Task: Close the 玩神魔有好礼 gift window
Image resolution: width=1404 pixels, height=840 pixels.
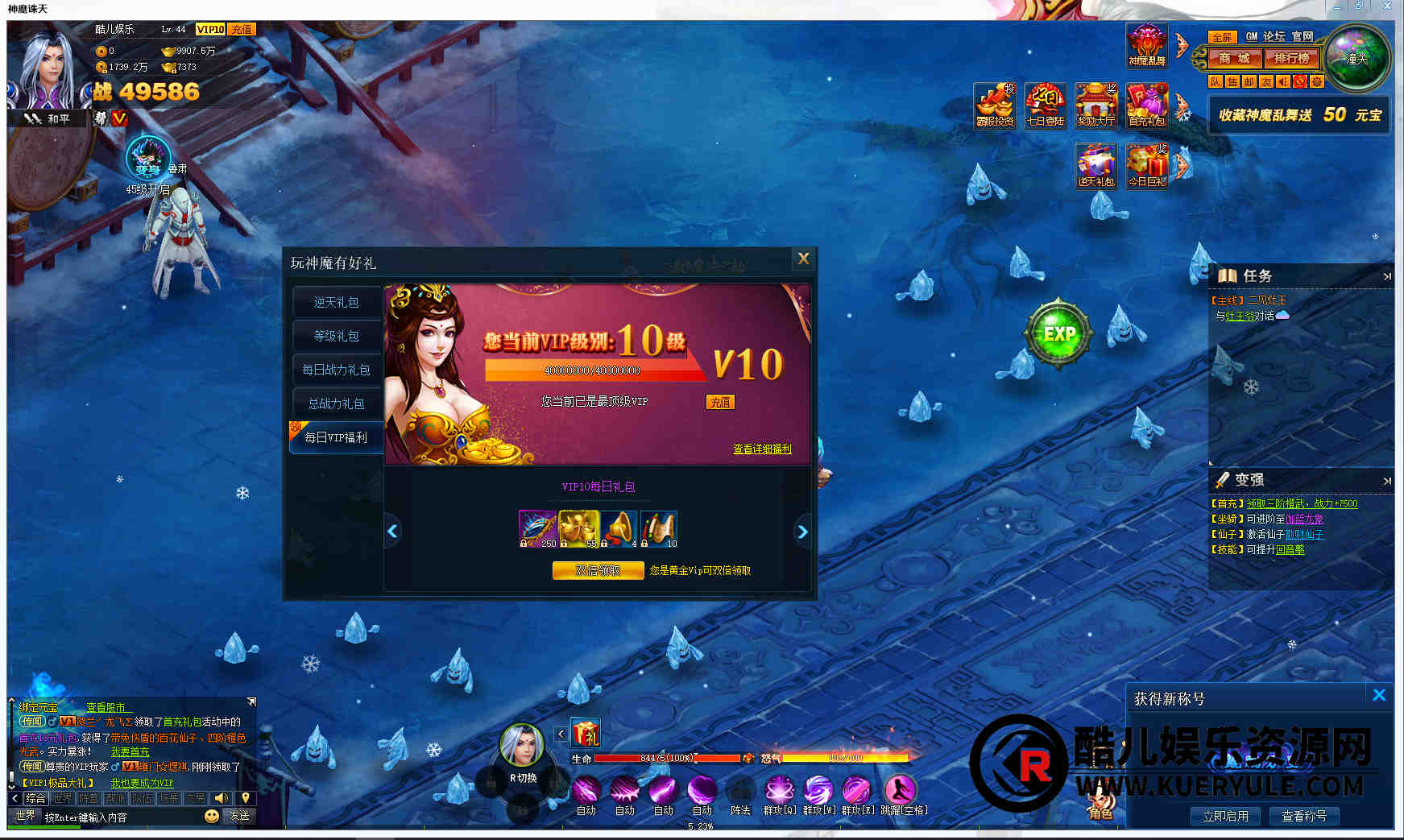Action: click(x=803, y=259)
